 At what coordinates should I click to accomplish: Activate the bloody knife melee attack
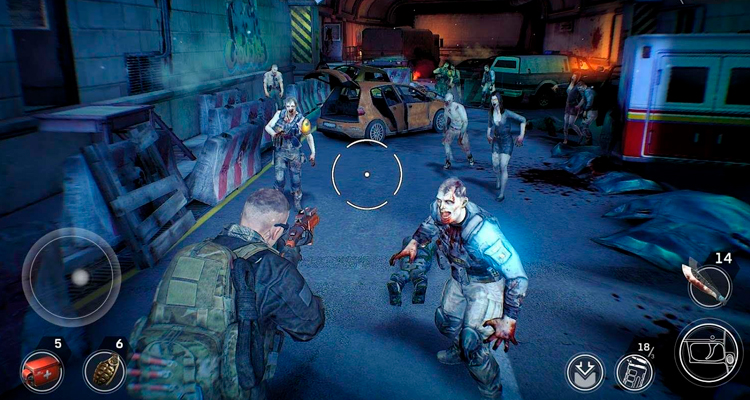708,283
